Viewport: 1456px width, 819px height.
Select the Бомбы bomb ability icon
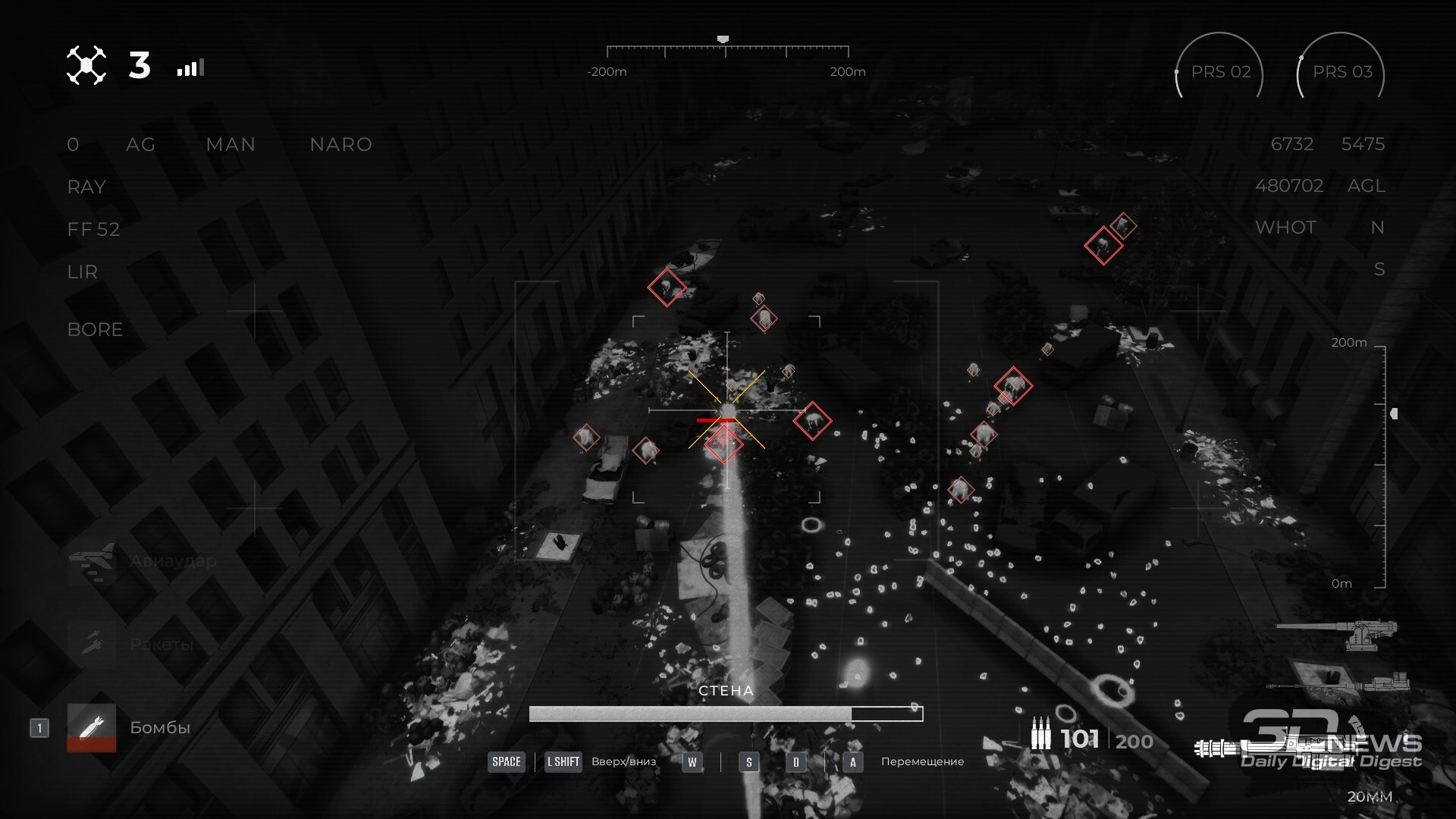[92, 727]
